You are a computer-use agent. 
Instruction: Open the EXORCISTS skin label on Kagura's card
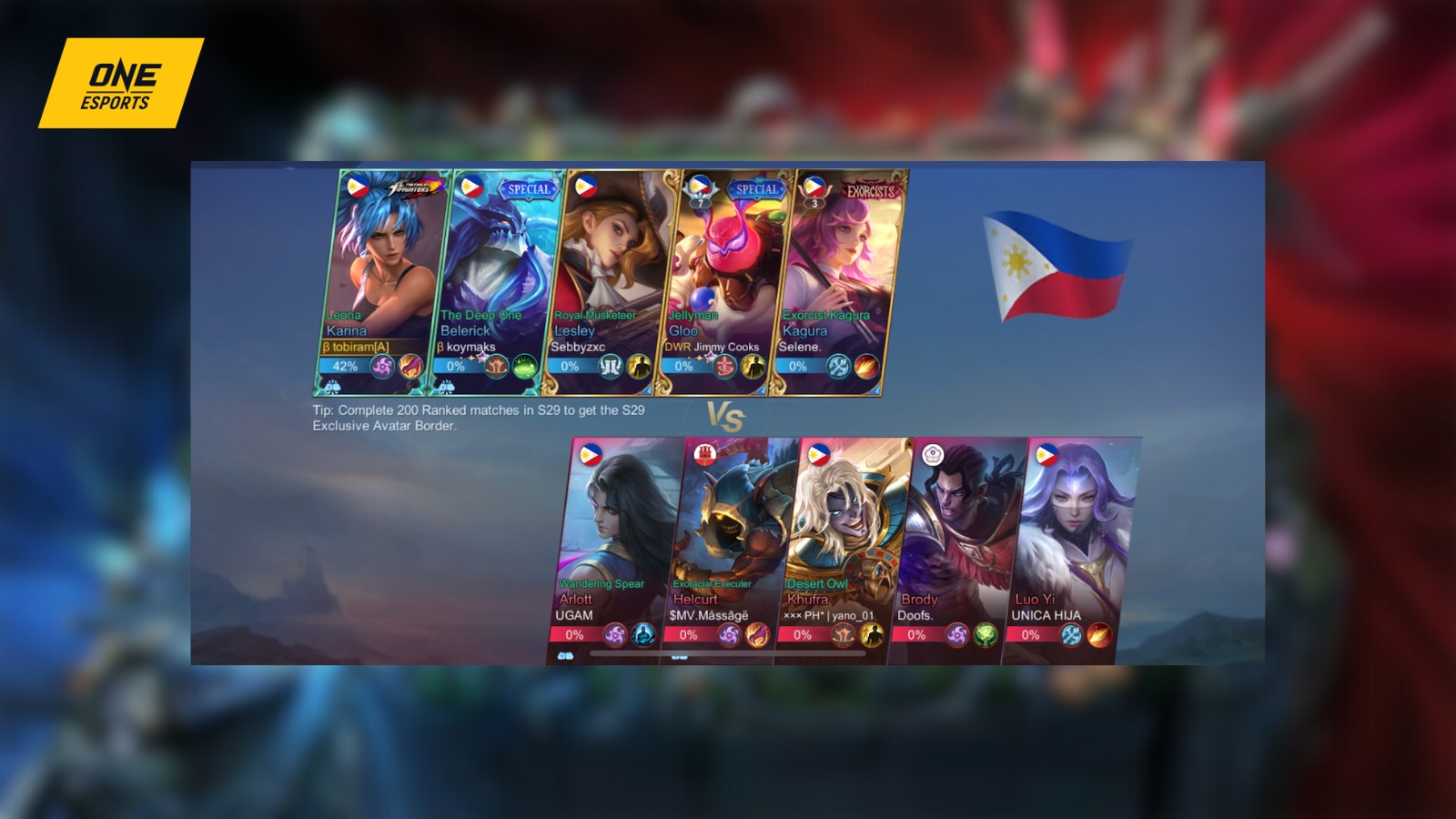pyautogui.click(x=869, y=191)
